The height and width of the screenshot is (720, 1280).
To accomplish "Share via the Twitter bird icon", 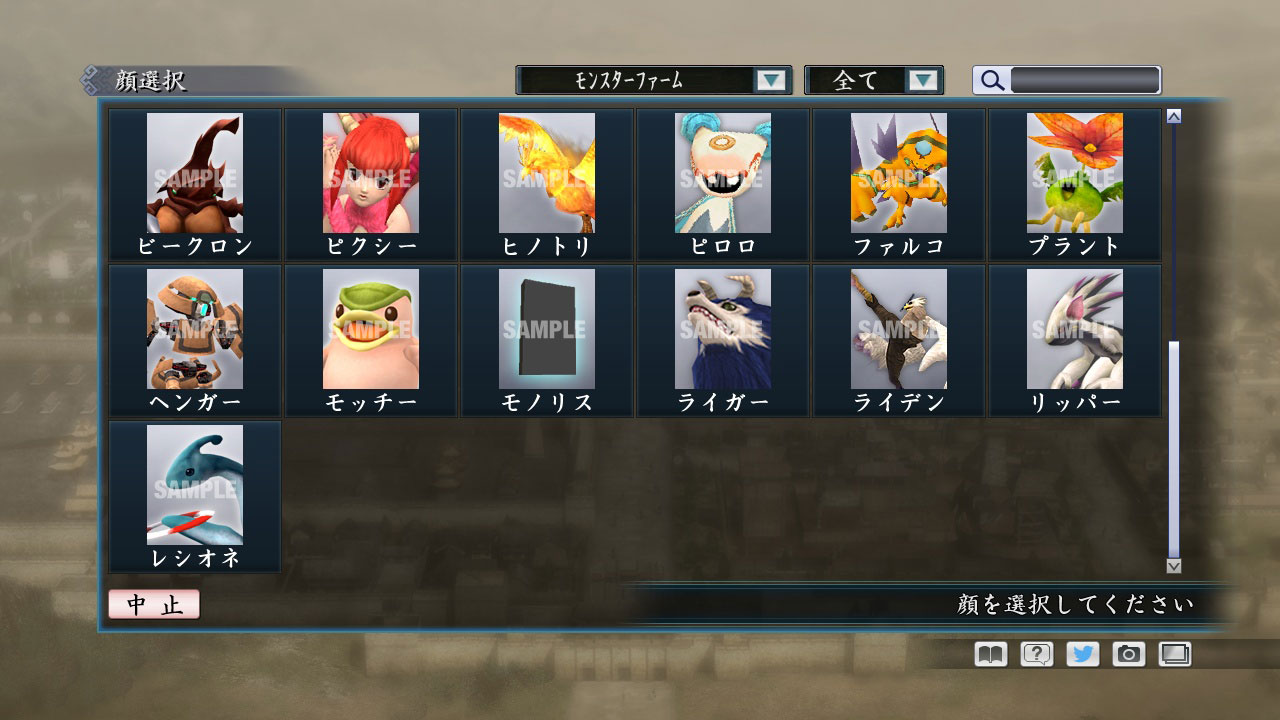I will [1080, 654].
